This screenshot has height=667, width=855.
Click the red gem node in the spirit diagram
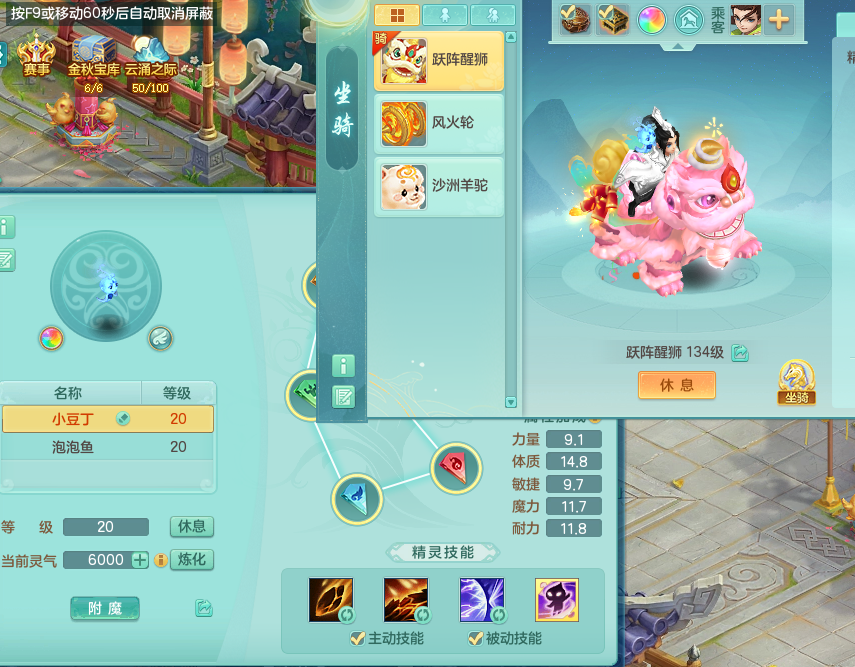[x=455, y=466]
